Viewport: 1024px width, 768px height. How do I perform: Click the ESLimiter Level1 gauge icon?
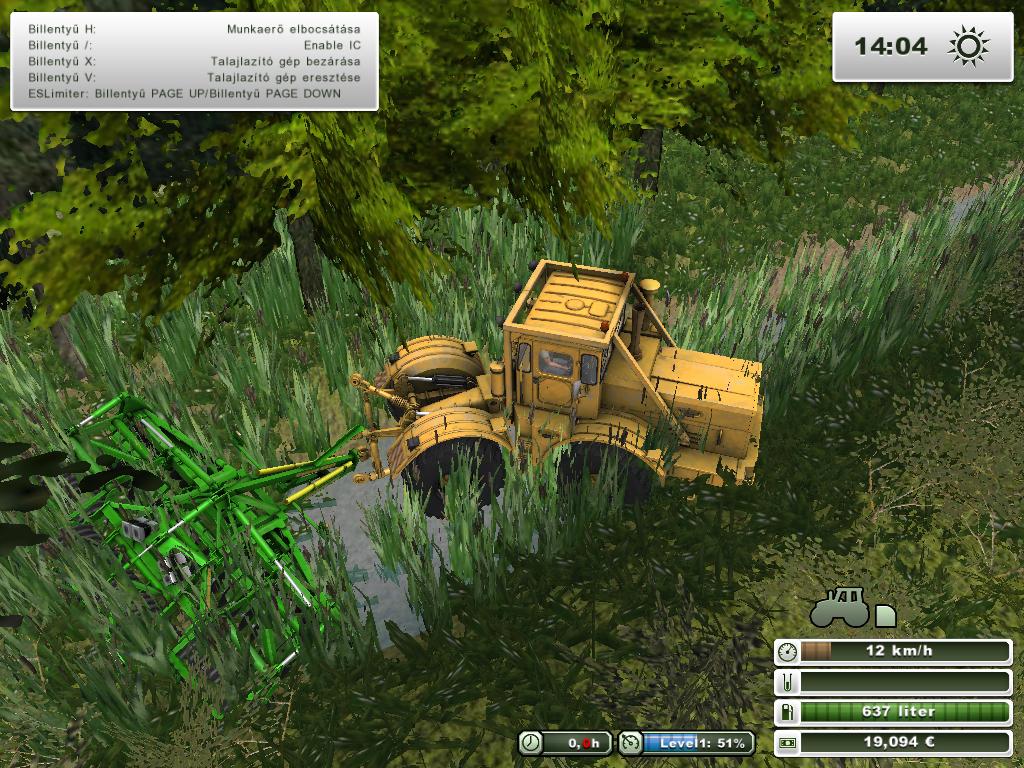click(x=631, y=743)
